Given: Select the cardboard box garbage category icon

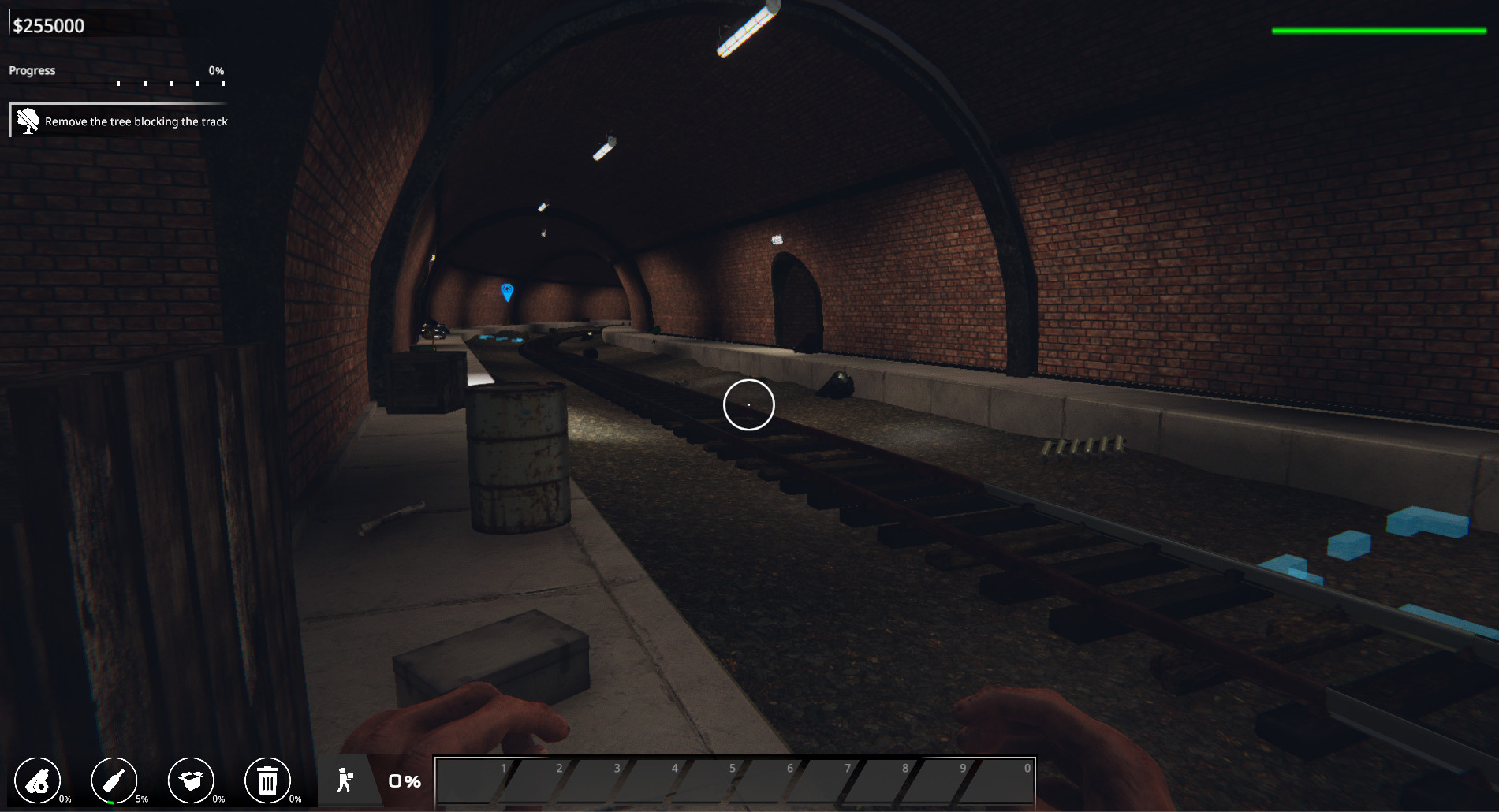Looking at the screenshot, I should 191,780.
